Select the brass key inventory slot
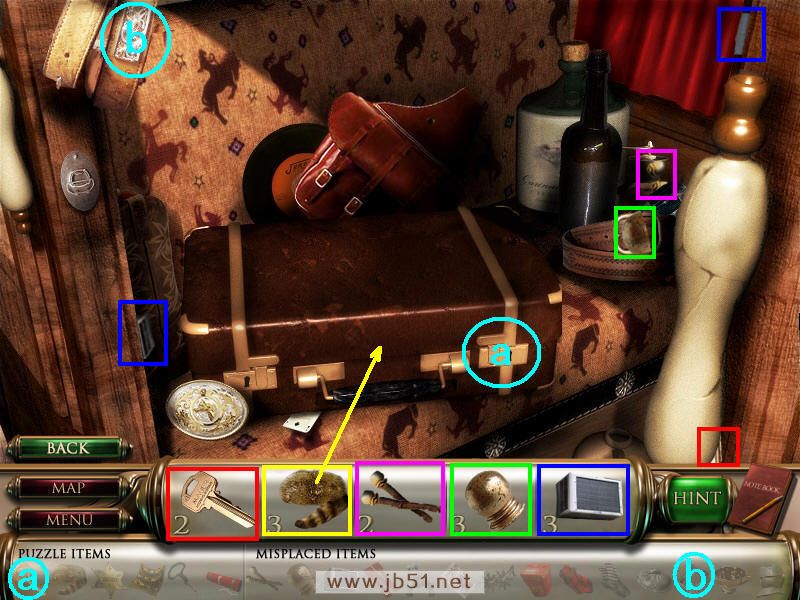800x600 pixels. [x=212, y=501]
